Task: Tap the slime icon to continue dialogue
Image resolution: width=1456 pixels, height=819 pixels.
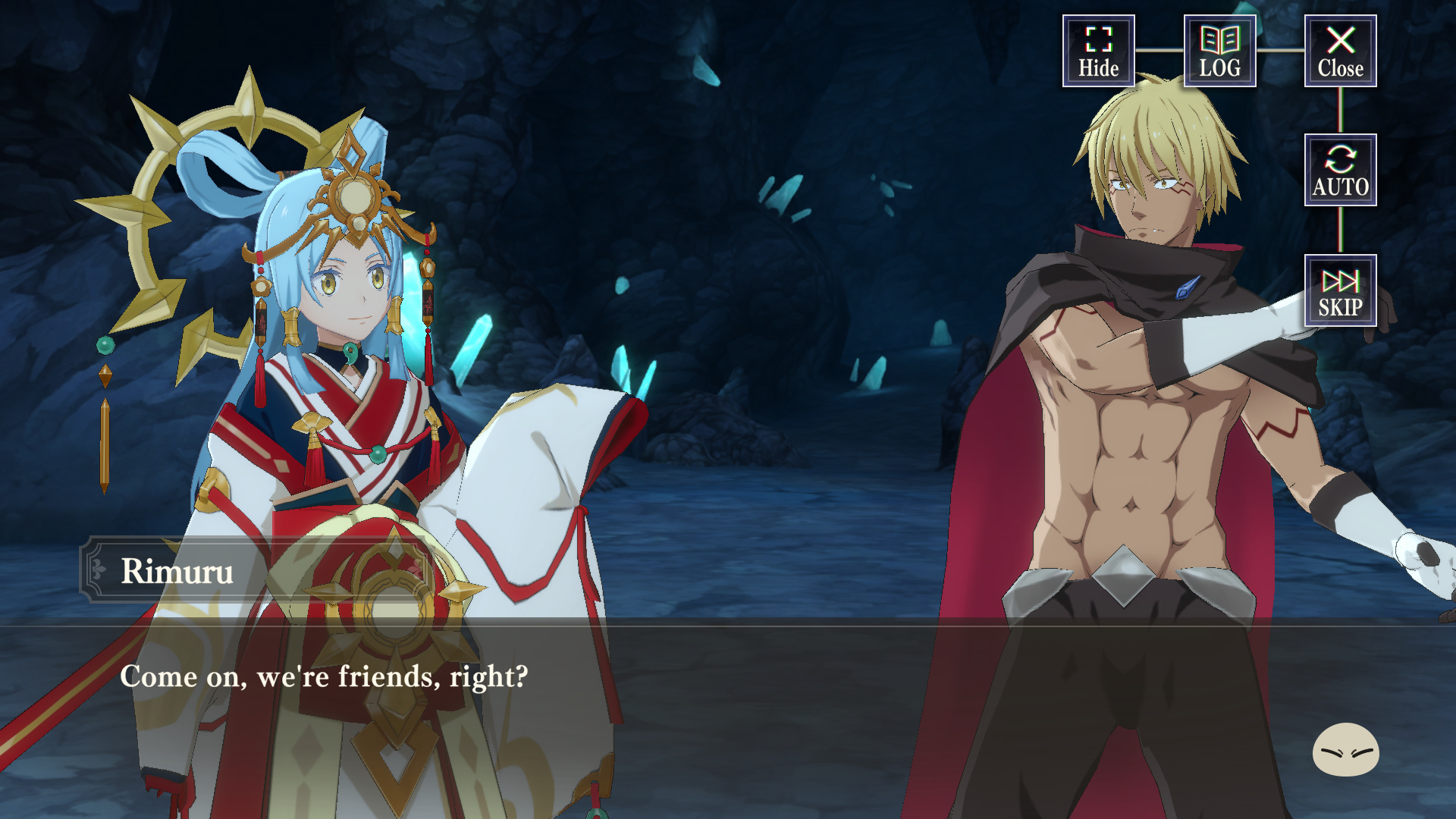Action: (x=1345, y=749)
